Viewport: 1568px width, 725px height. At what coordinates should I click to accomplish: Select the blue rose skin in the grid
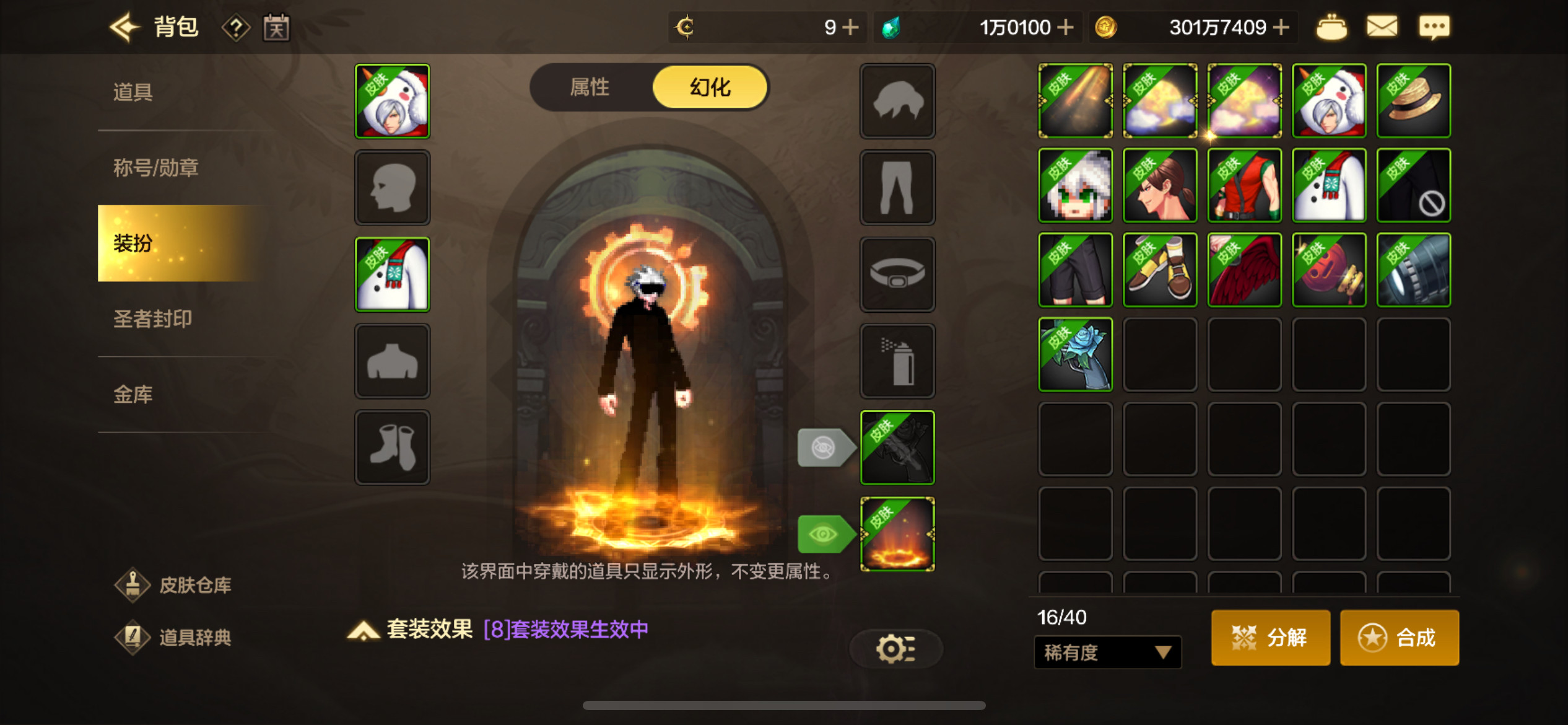[1076, 354]
